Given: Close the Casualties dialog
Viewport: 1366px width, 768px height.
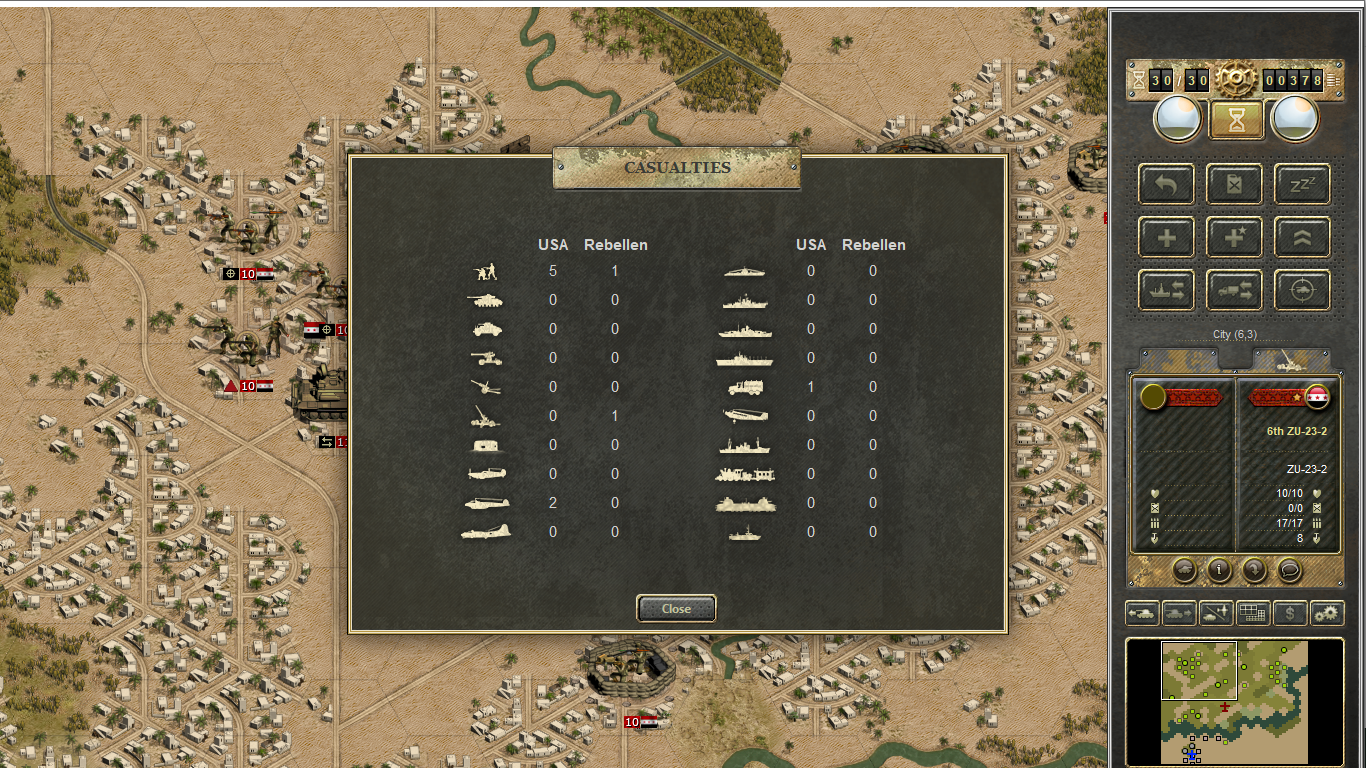Looking at the screenshot, I should 676,608.
